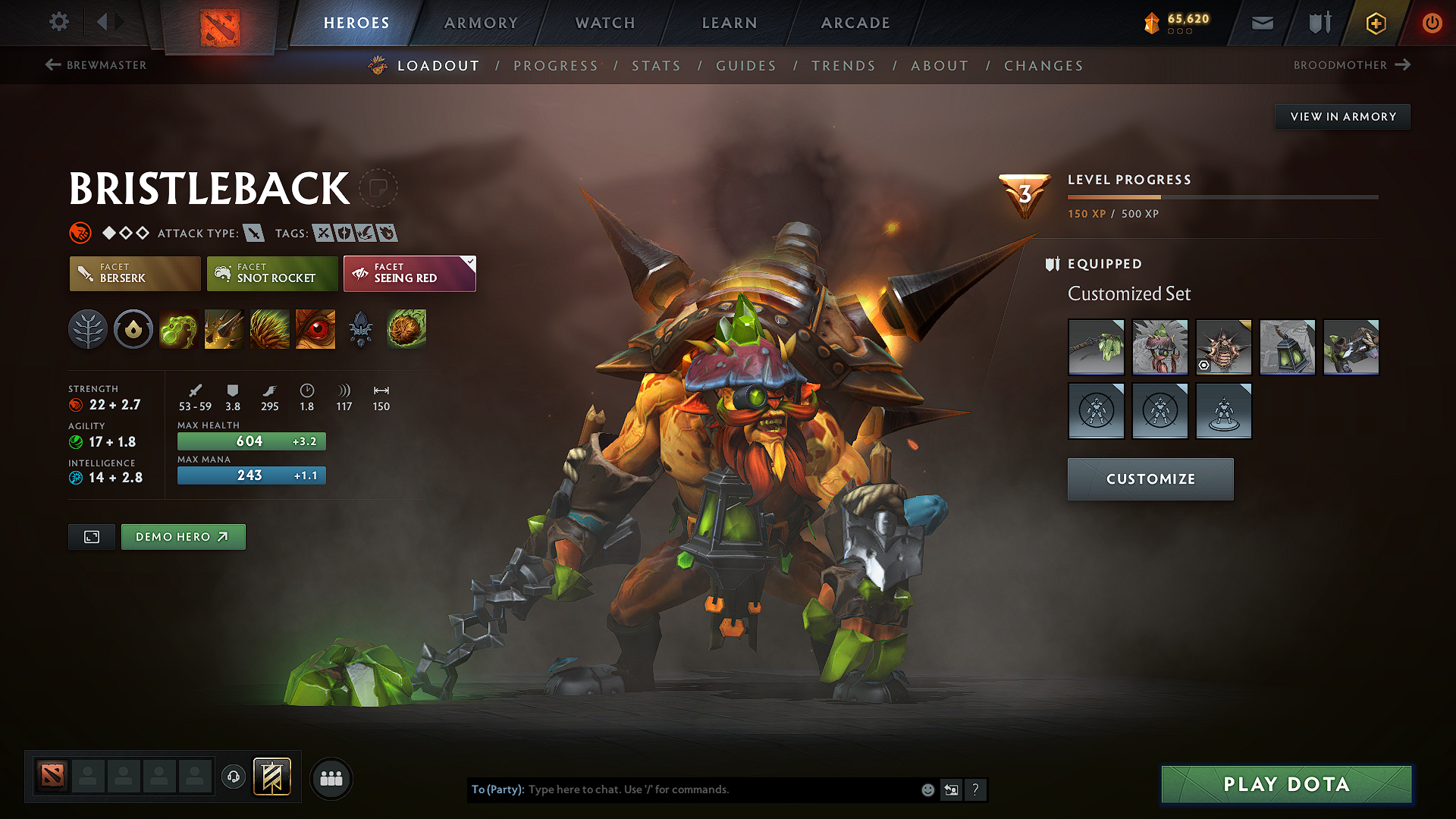Open the emoticon picker beside the chat bar
The width and height of the screenshot is (1456, 819).
[927, 789]
